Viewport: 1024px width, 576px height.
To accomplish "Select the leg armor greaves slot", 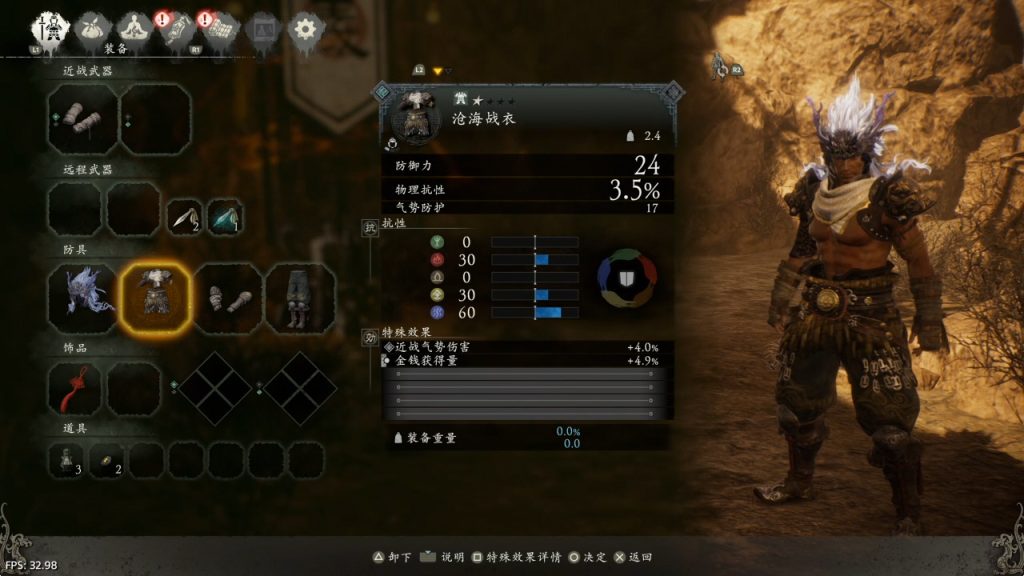I will 300,298.
